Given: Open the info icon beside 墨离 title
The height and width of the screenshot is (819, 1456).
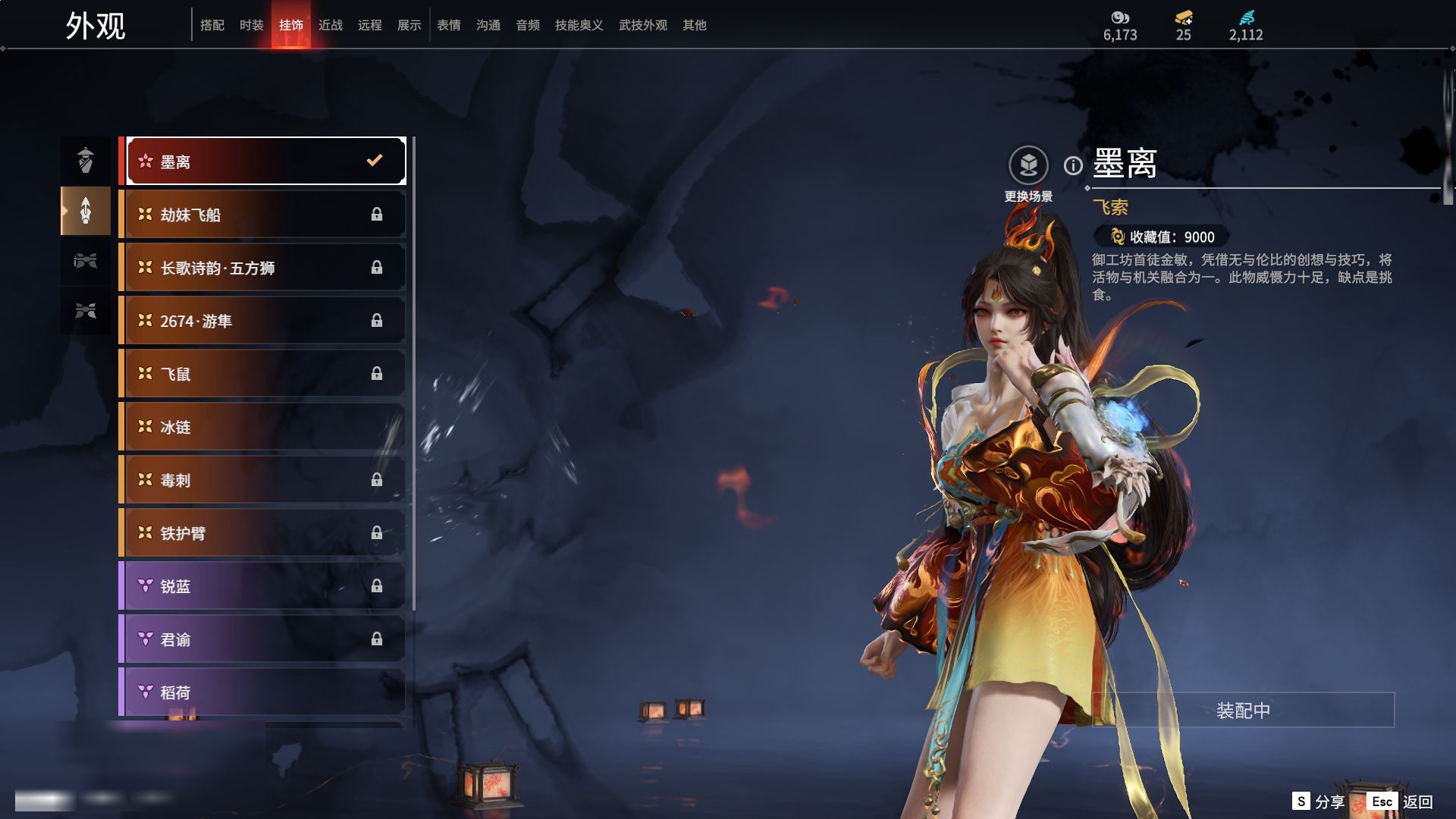Looking at the screenshot, I should 1073,165.
